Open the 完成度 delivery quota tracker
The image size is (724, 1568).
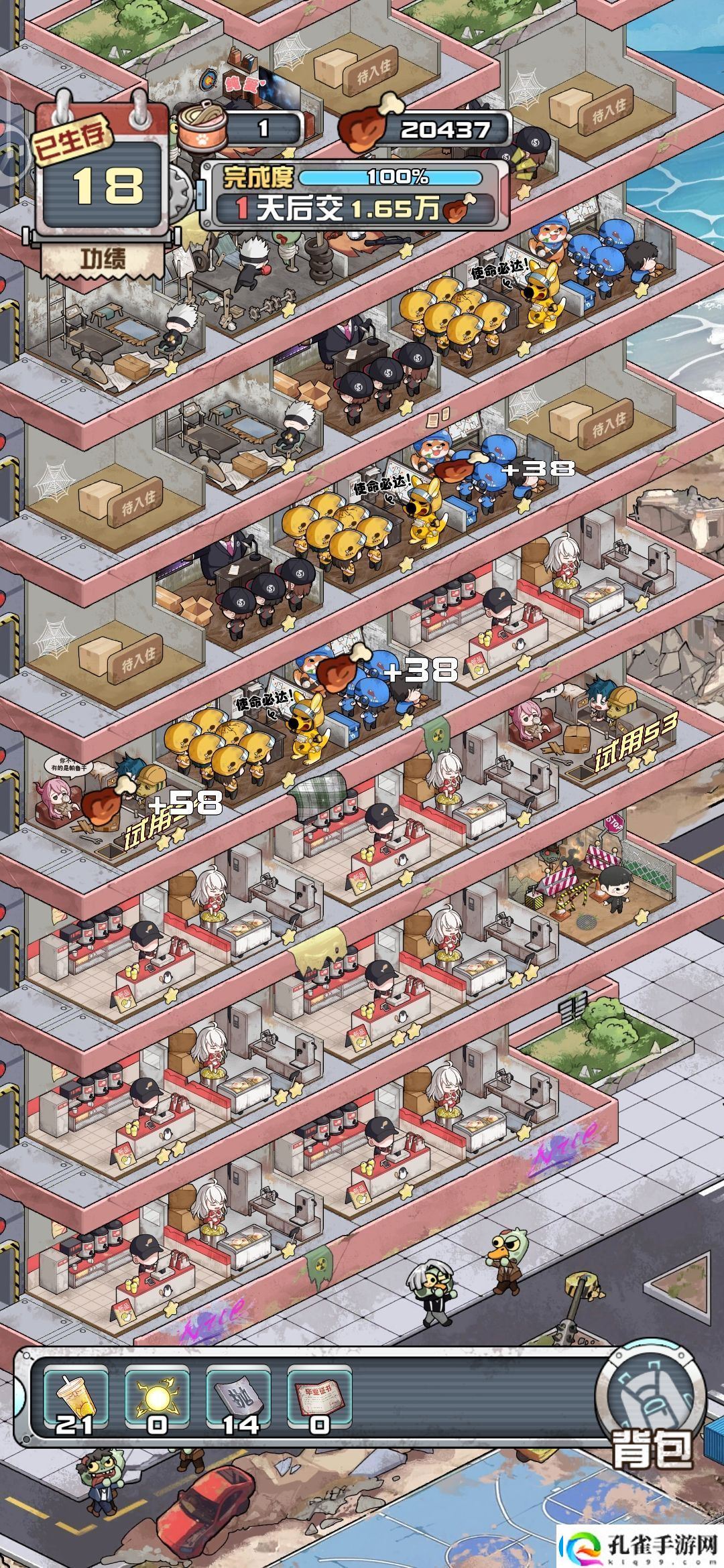pos(354,195)
